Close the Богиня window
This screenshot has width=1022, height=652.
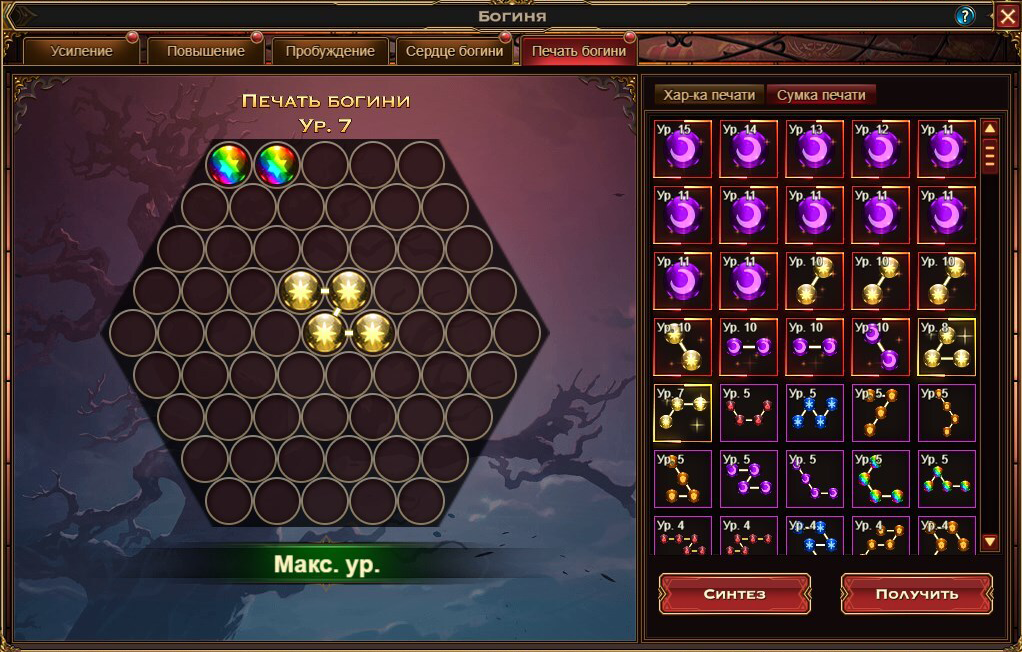coord(1007,15)
